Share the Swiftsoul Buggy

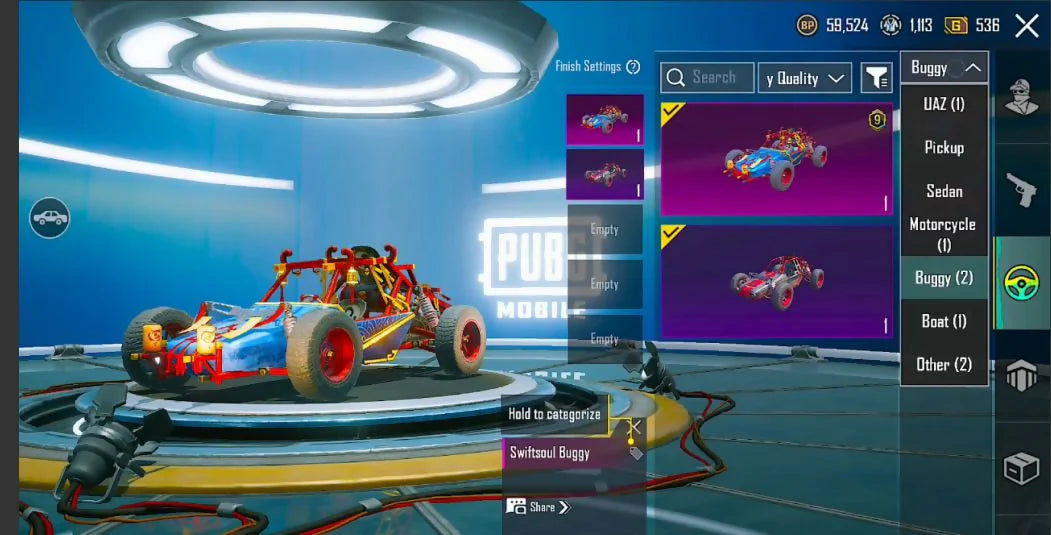(x=538, y=507)
